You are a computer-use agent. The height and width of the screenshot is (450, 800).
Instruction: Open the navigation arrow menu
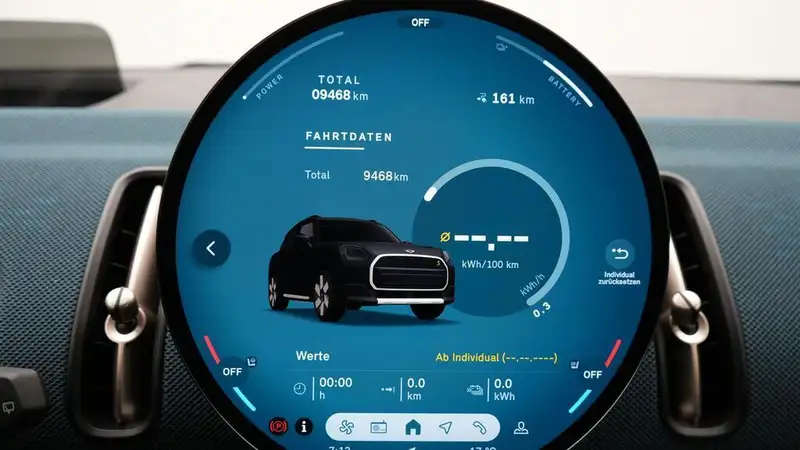click(446, 427)
